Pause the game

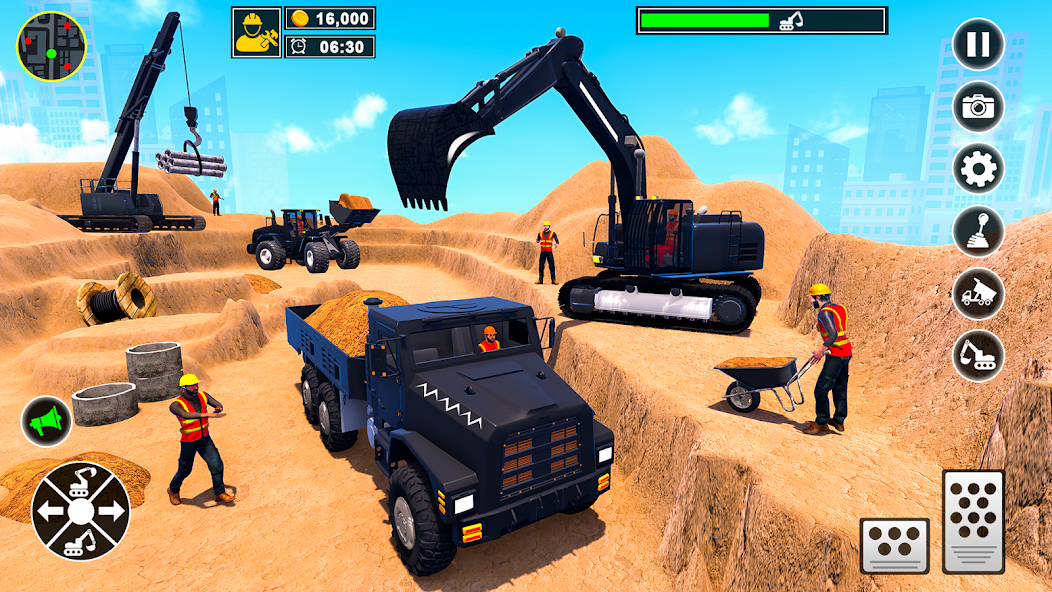pos(978,46)
